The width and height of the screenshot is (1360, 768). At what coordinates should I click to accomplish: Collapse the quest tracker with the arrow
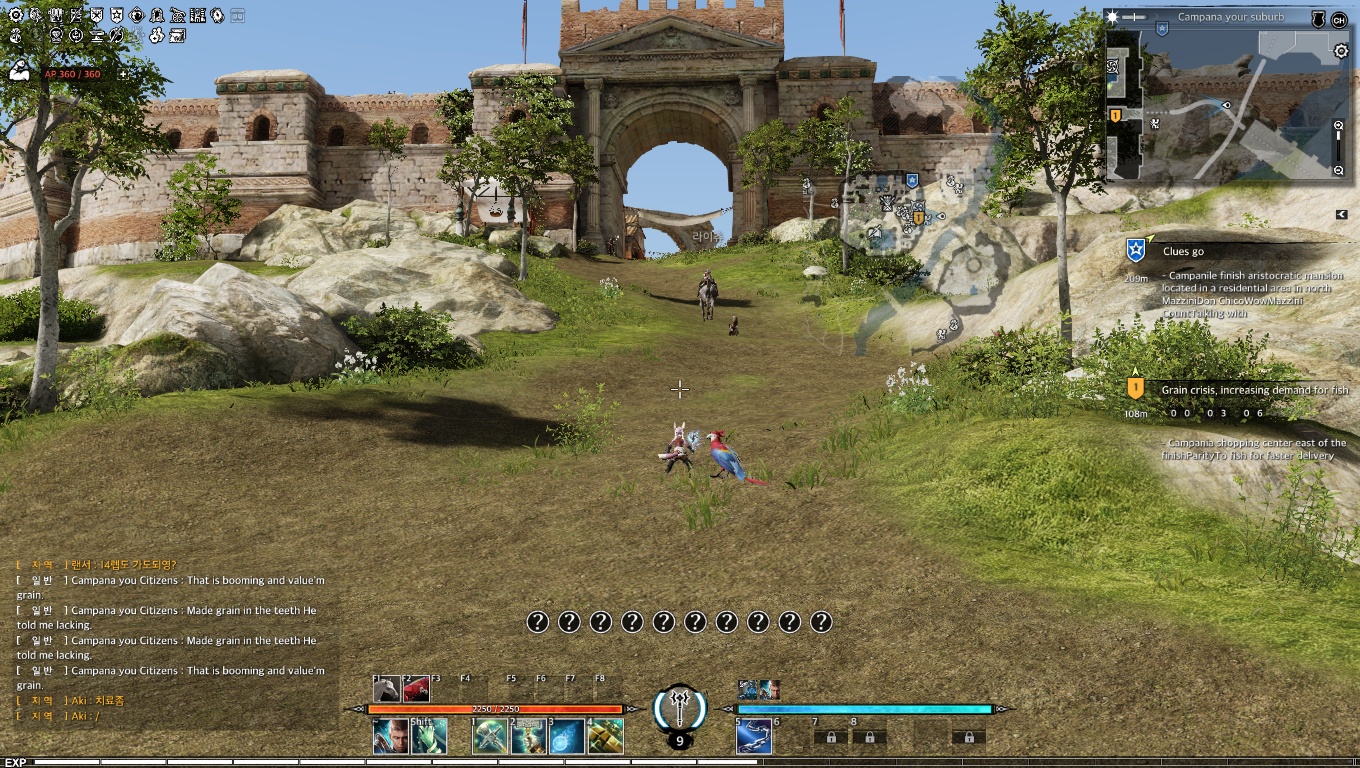pos(1342,214)
